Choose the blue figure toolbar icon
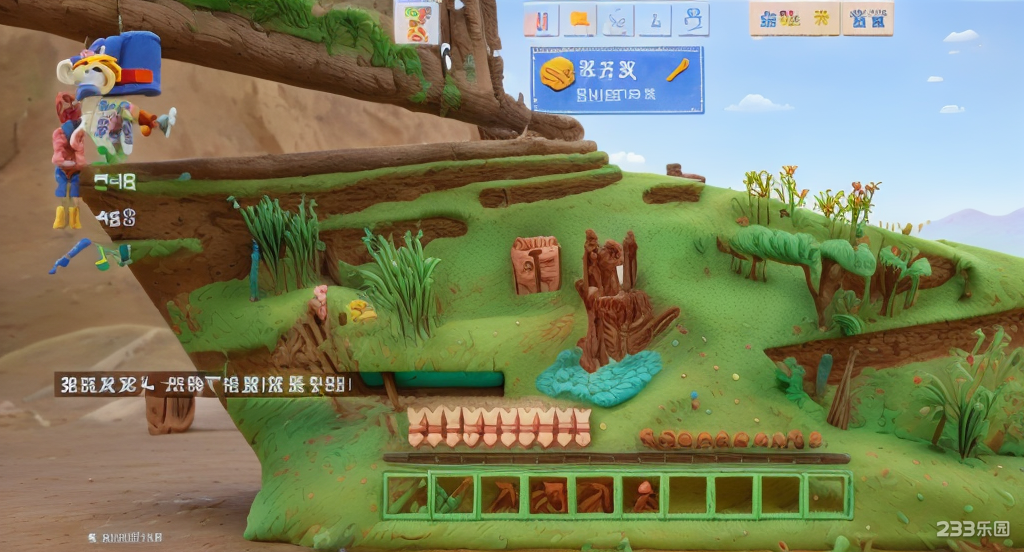 click(692, 20)
